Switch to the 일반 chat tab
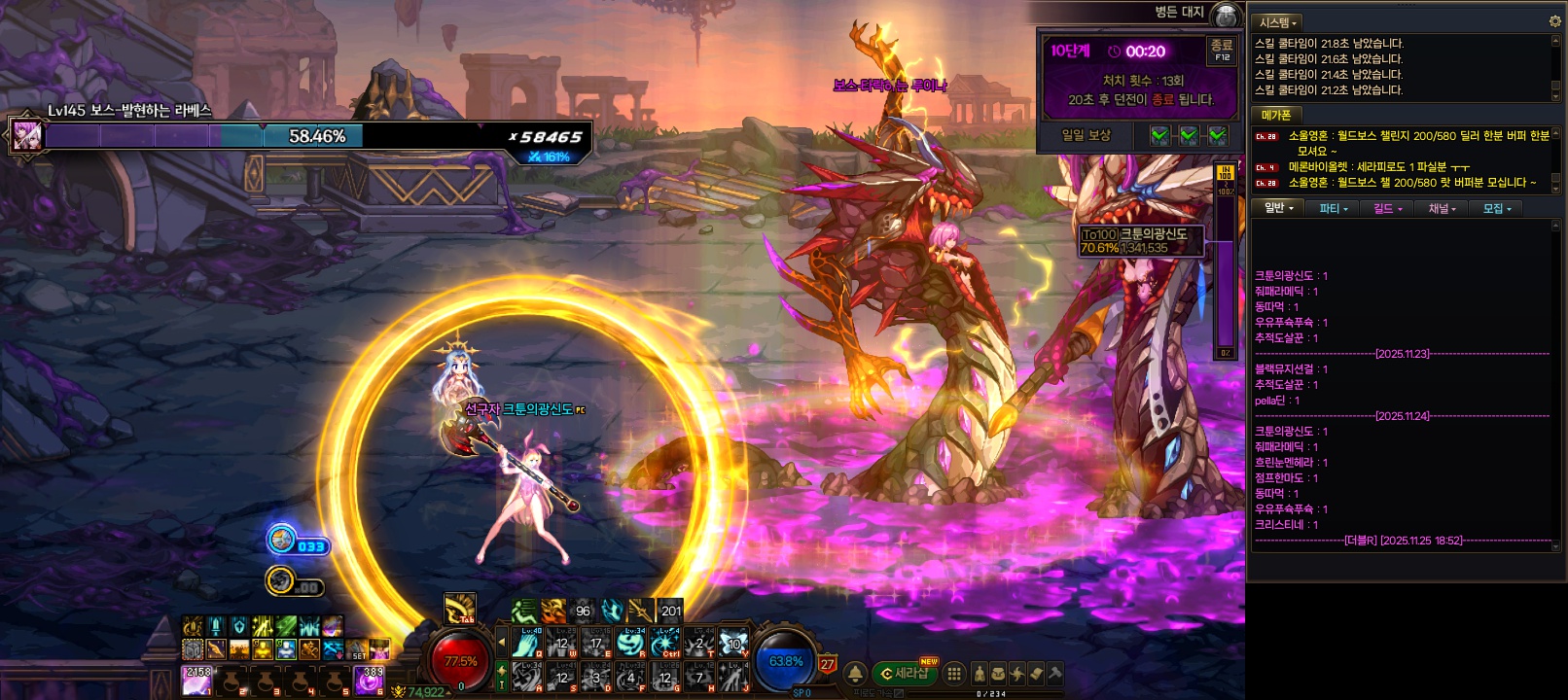Image resolution: width=1568 pixels, height=700 pixels. pyautogui.click(x=1278, y=208)
